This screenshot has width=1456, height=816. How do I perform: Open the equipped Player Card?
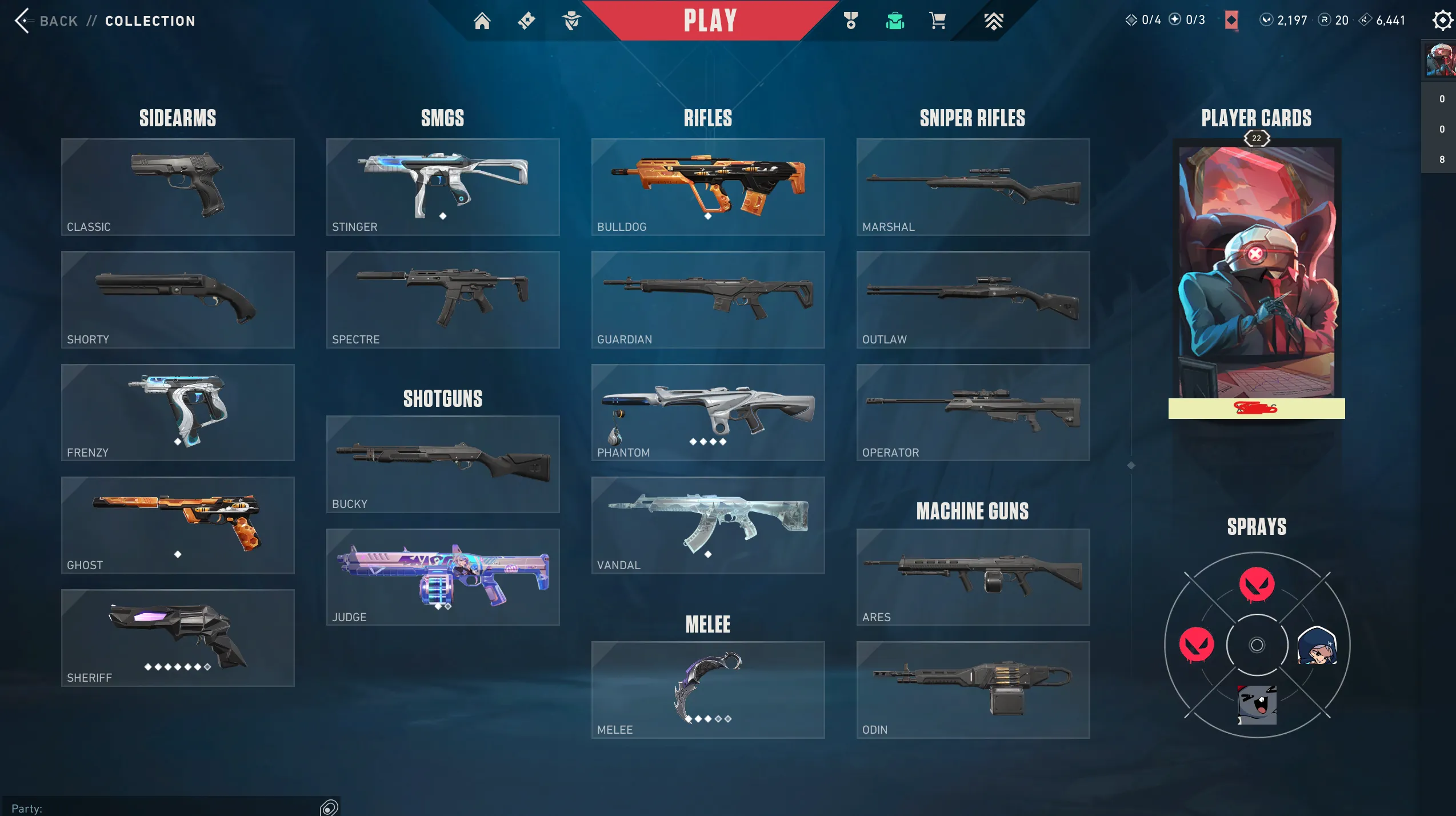coord(1256,280)
